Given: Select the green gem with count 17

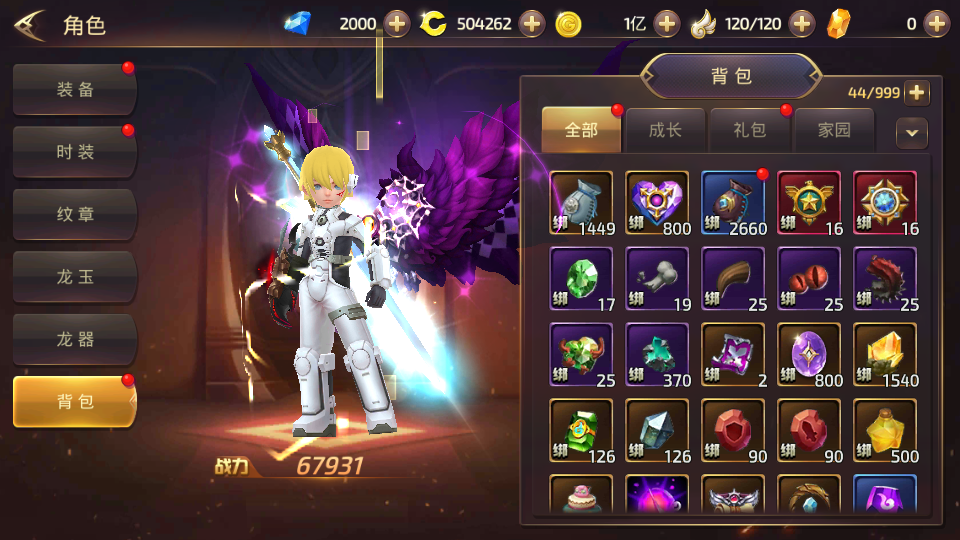Looking at the screenshot, I should pyautogui.click(x=582, y=279).
